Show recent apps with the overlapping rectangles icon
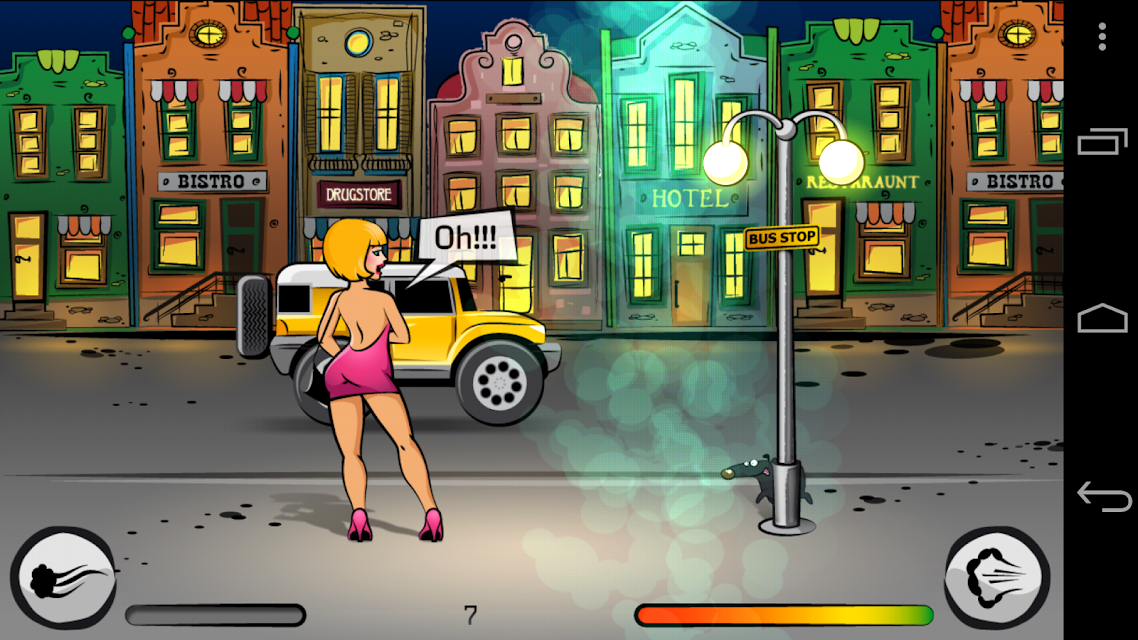This screenshot has height=640, width=1138. click(1102, 142)
